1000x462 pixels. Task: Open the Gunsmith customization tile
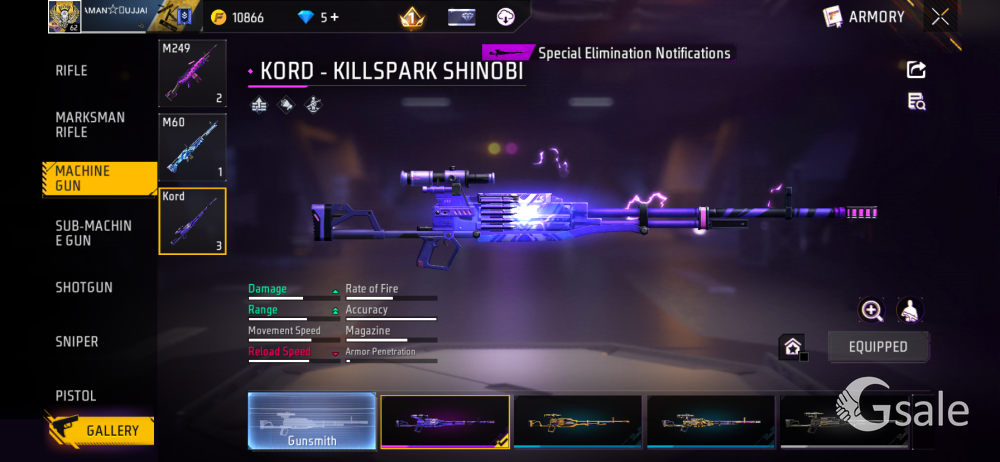(x=312, y=421)
